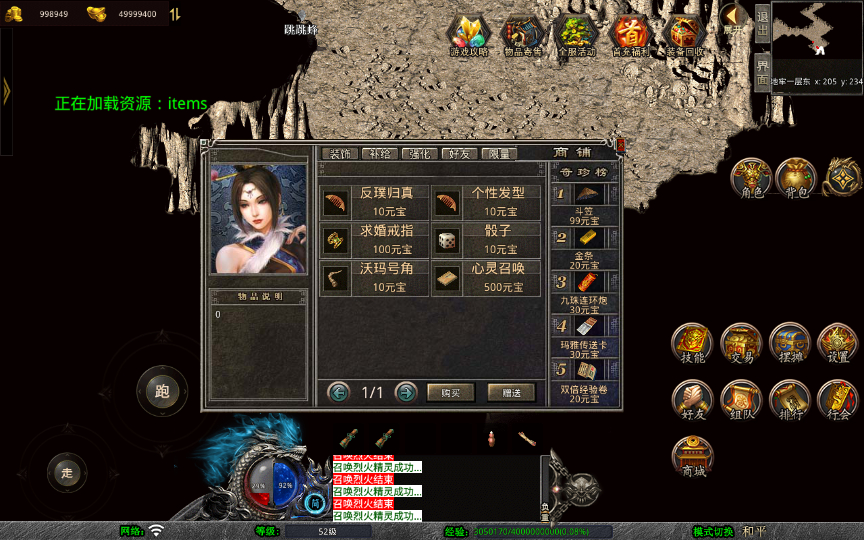Click the 赠送 gift button

coord(511,393)
